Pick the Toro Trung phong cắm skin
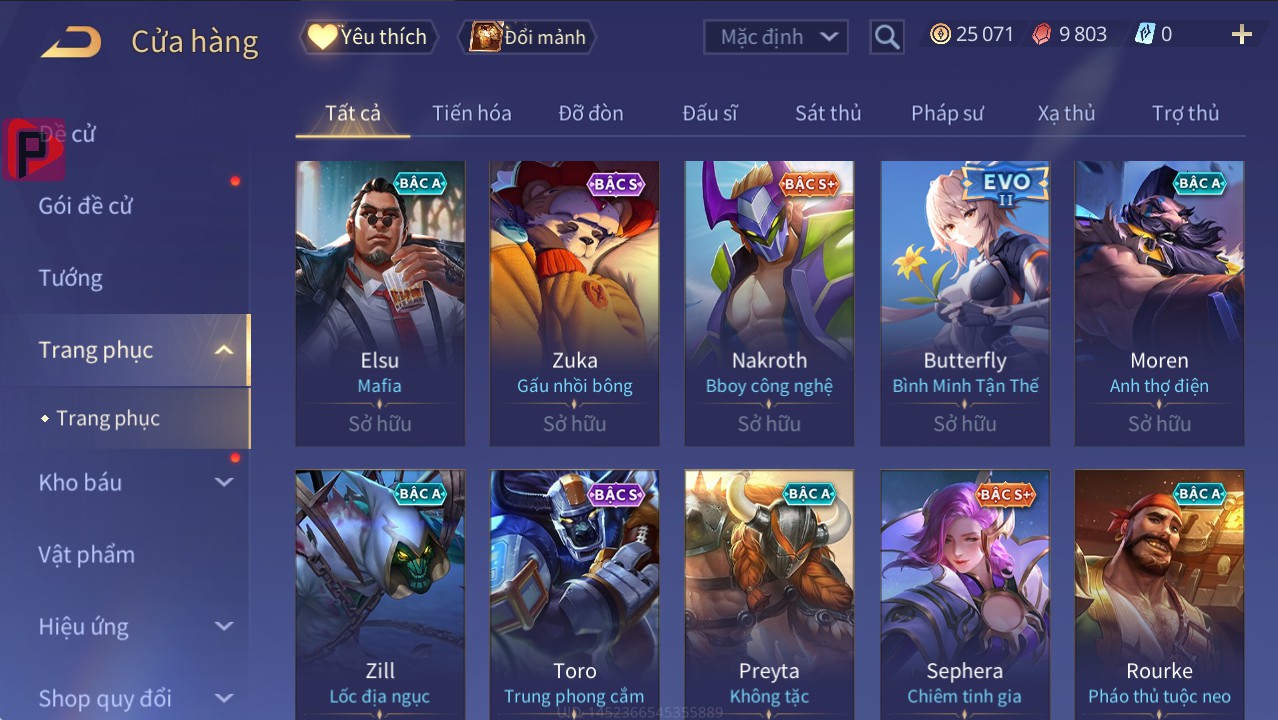Viewport: 1278px width, 720px height. coord(574,592)
